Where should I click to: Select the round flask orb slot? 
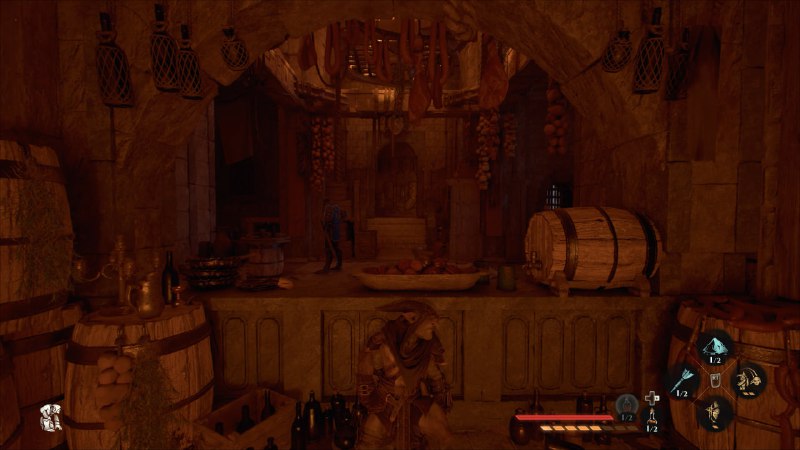pyautogui.click(x=627, y=404)
